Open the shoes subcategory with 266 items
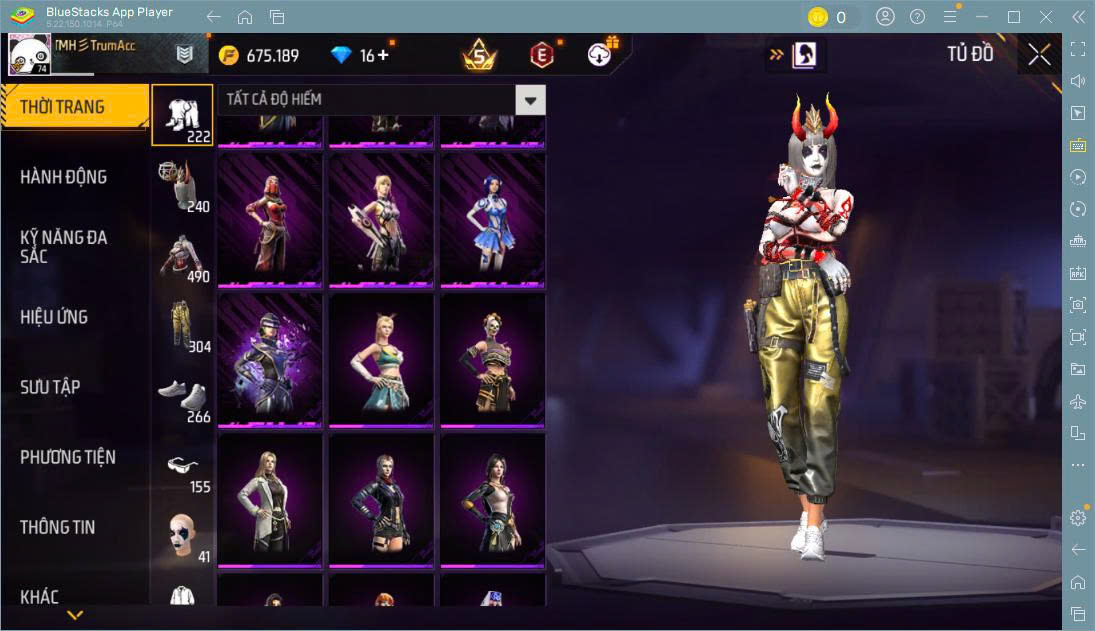The image size is (1095, 631). pos(183,397)
